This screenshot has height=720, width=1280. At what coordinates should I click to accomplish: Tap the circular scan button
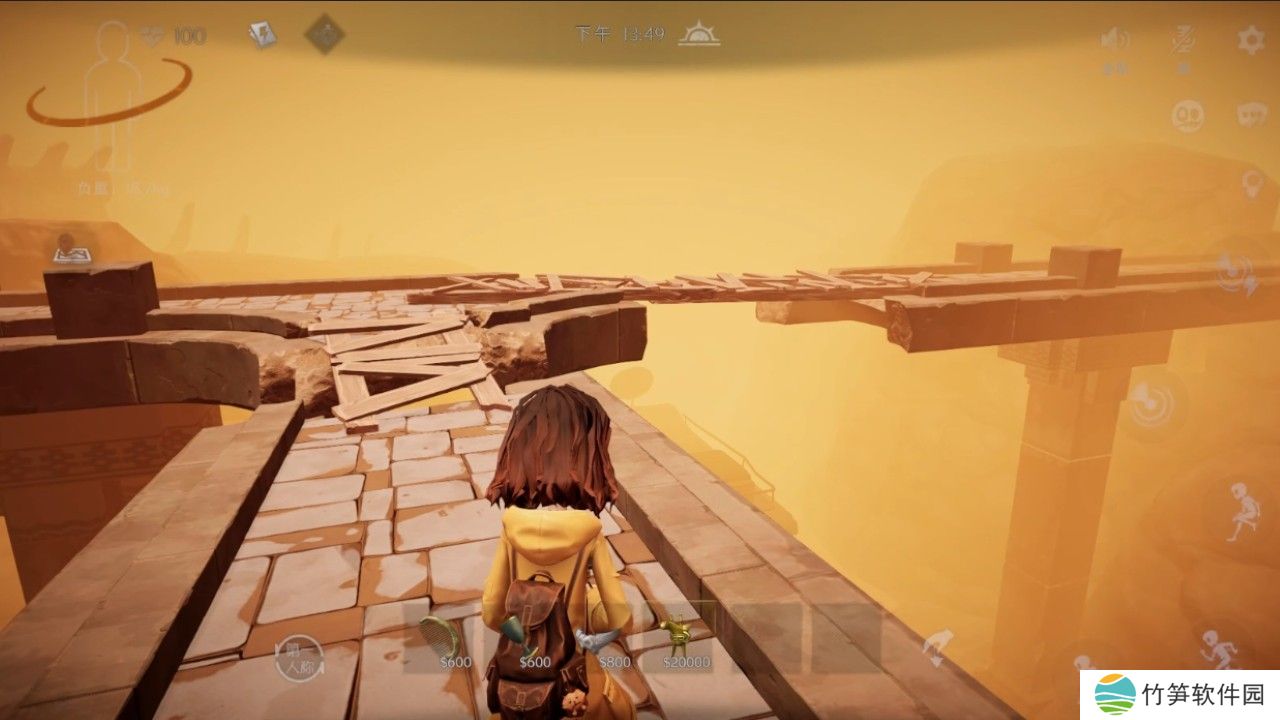(1151, 402)
